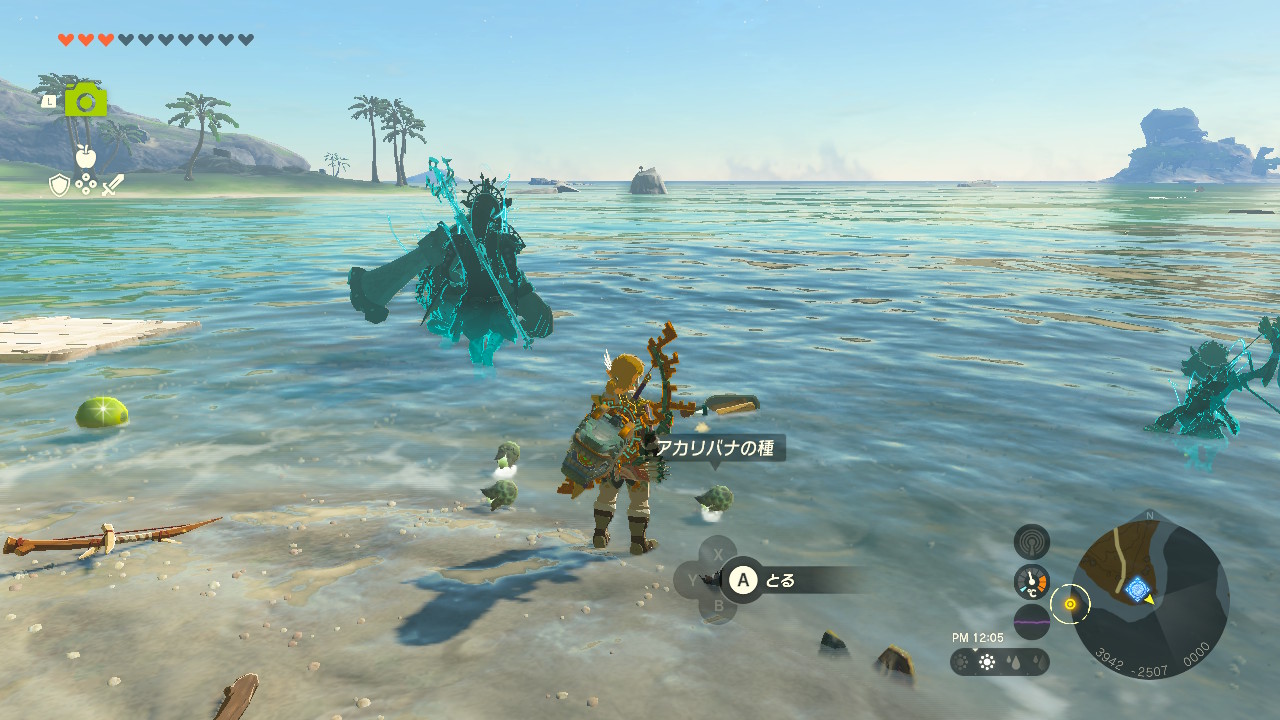
Task: Click the noise level indicator
Action: tap(1031, 621)
